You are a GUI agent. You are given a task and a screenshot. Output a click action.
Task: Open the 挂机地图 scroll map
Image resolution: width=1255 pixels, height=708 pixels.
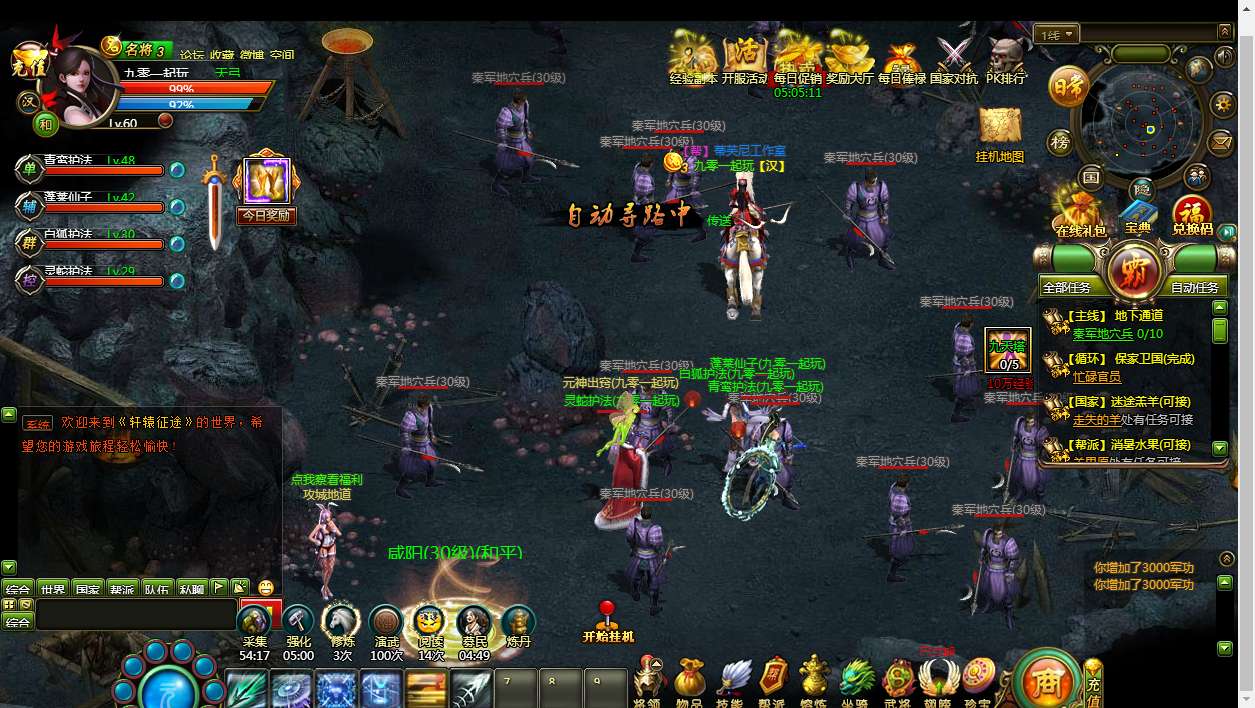[999, 131]
